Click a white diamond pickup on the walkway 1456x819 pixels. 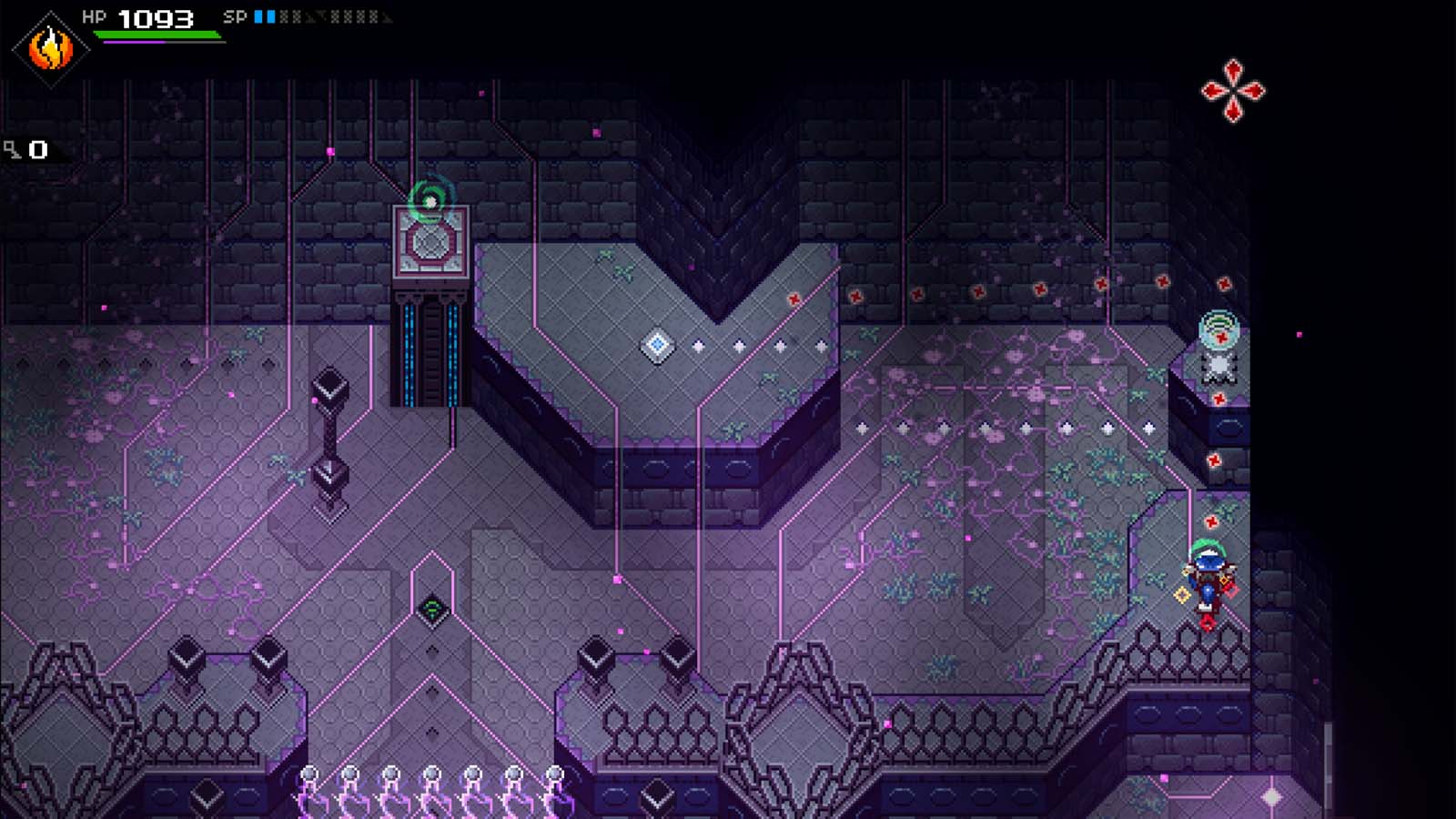point(699,344)
